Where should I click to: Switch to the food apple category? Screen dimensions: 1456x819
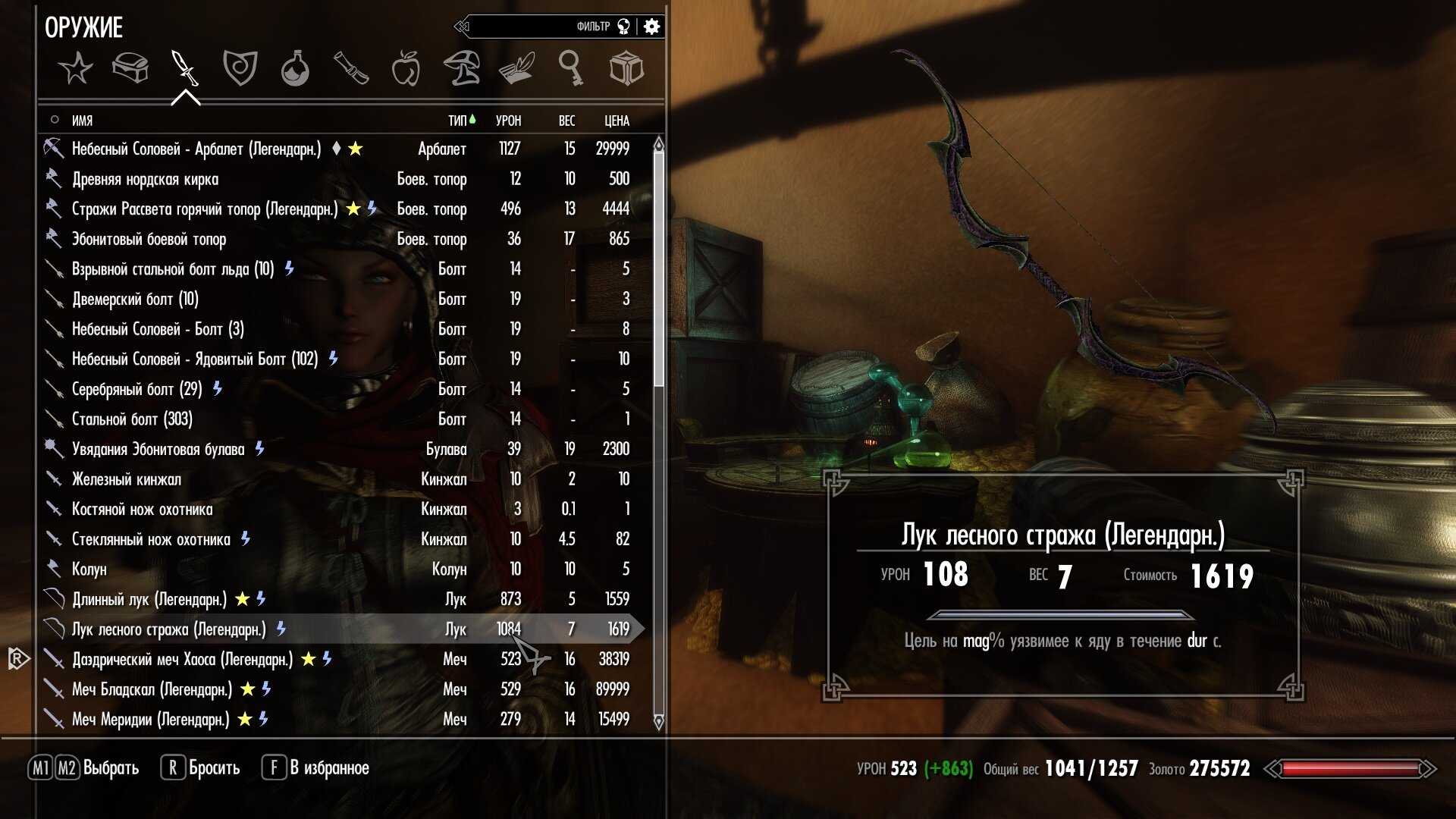(406, 69)
